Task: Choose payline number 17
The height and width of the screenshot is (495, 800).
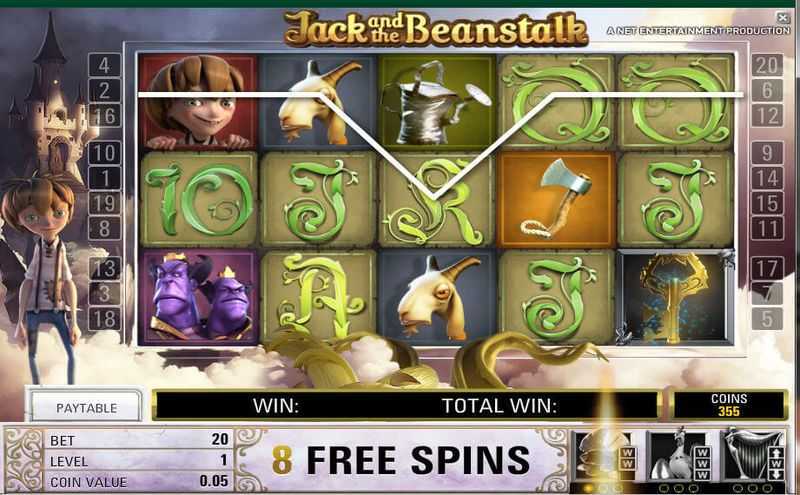Action: [767, 268]
